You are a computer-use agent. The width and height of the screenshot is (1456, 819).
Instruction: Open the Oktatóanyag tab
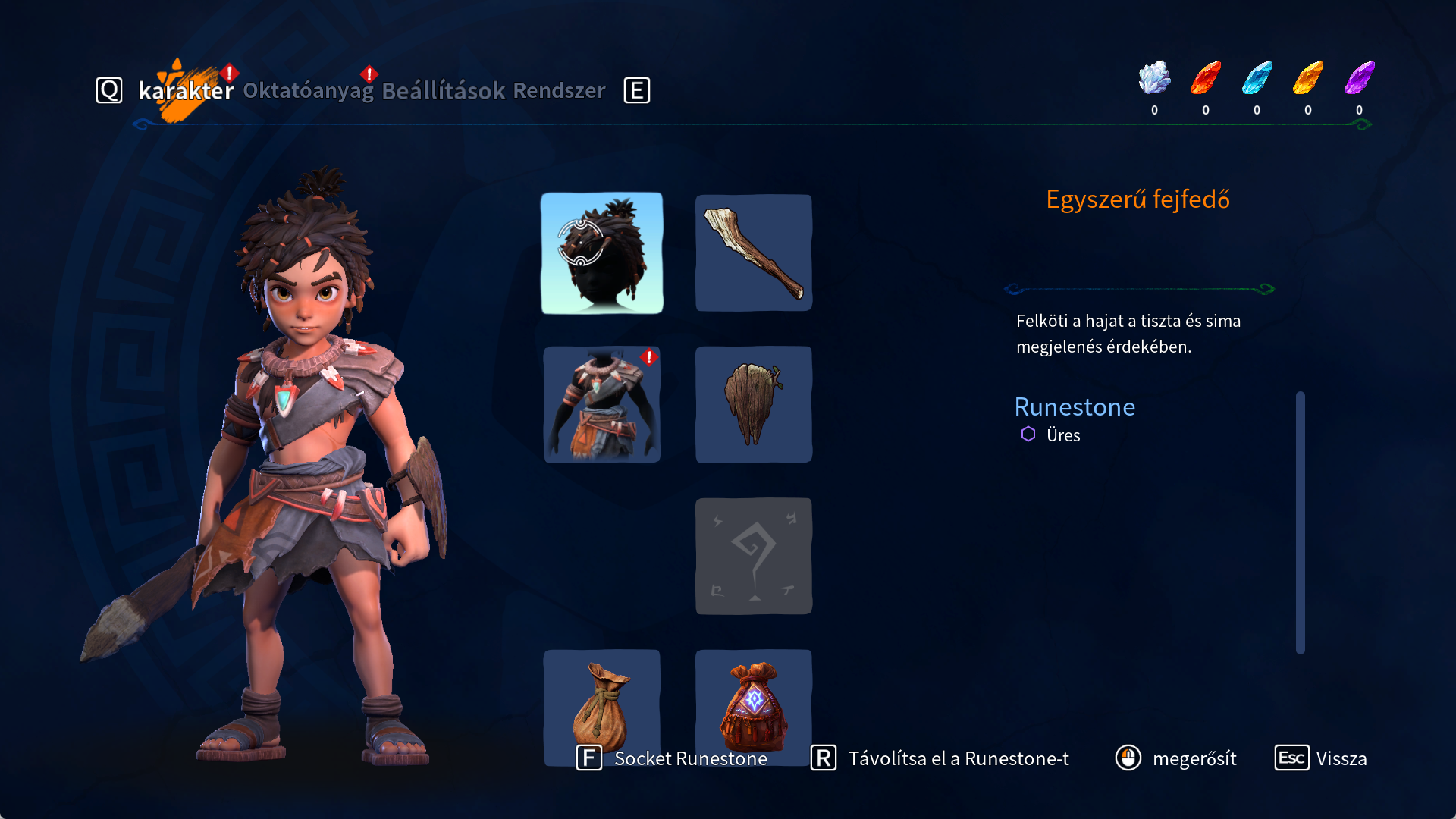tap(308, 91)
